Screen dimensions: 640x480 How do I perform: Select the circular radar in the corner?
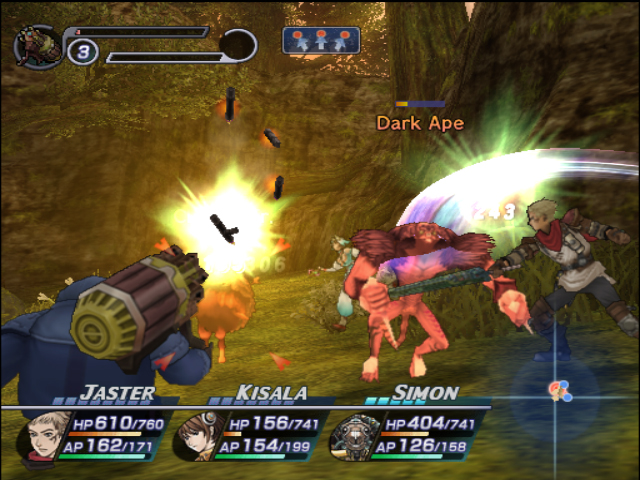coord(558,391)
